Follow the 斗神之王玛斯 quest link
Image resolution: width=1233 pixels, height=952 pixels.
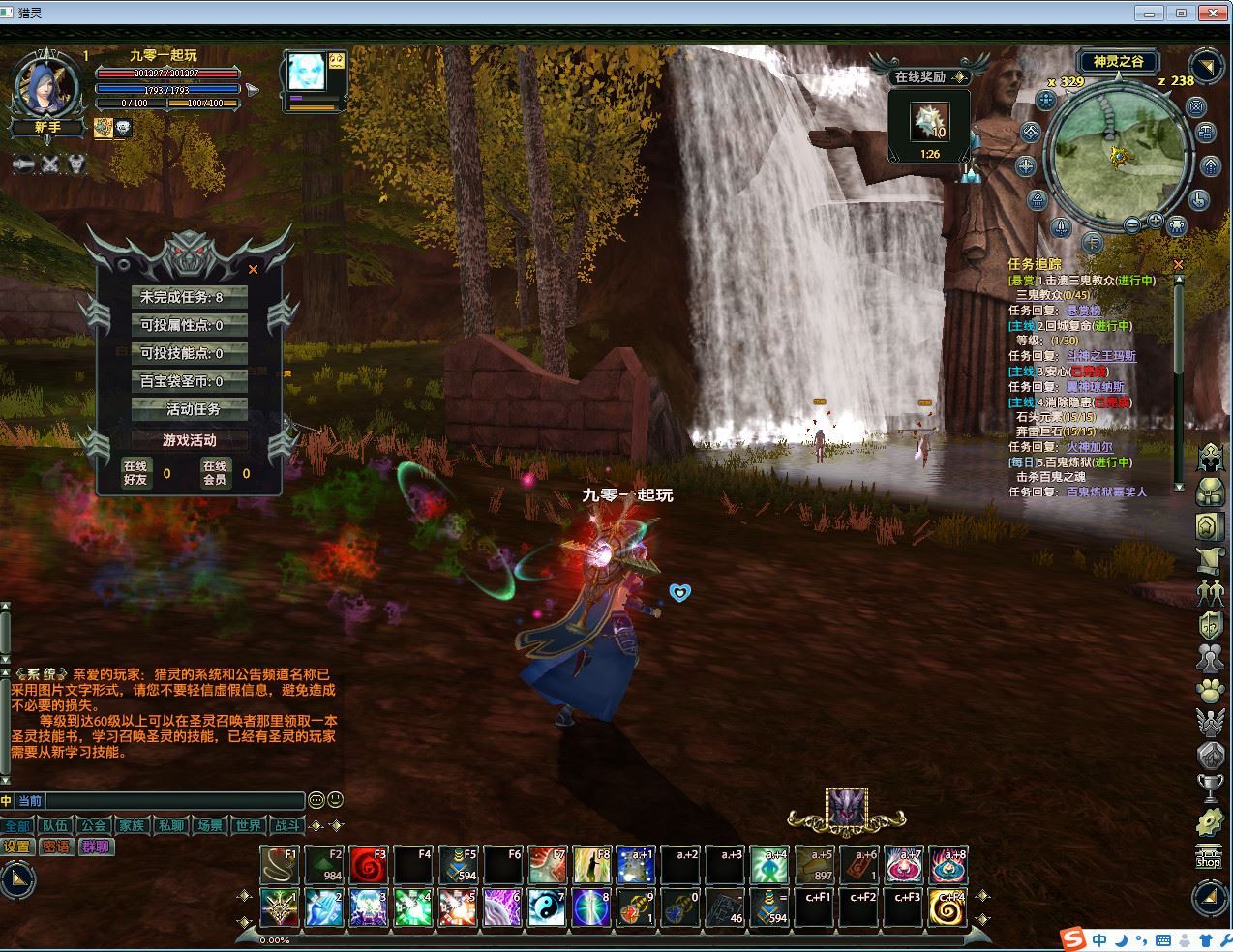point(1100,356)
